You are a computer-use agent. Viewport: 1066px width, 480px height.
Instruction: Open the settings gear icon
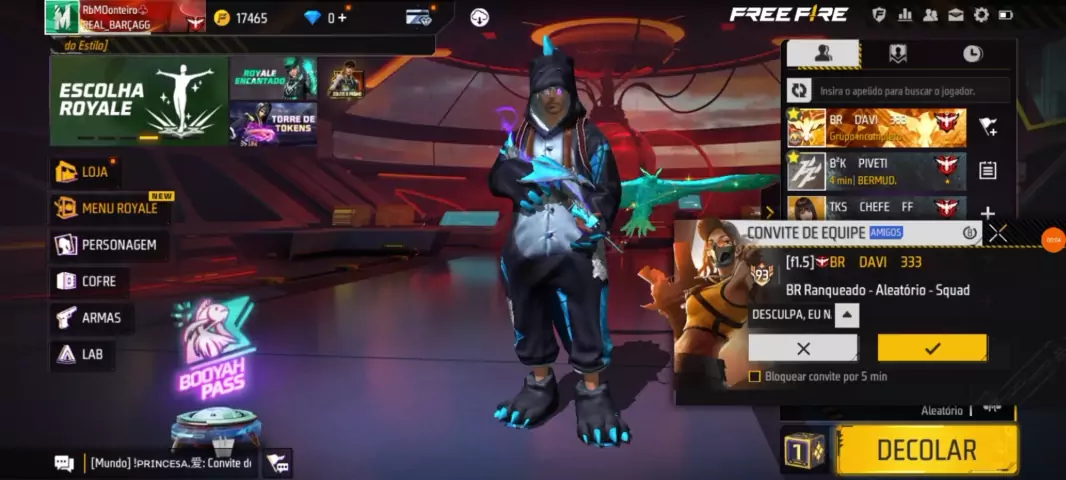(981, 15)
